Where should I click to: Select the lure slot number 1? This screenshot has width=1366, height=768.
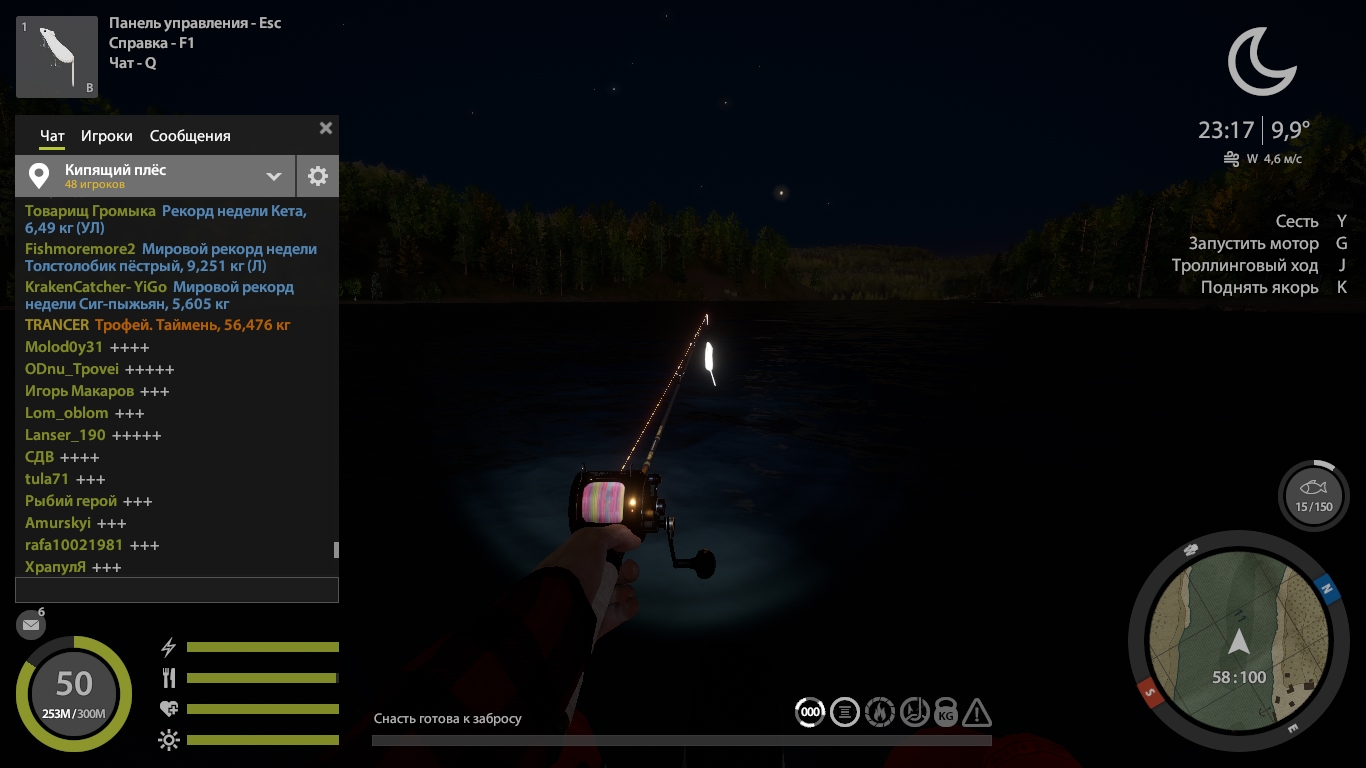(x=56, y=57)
